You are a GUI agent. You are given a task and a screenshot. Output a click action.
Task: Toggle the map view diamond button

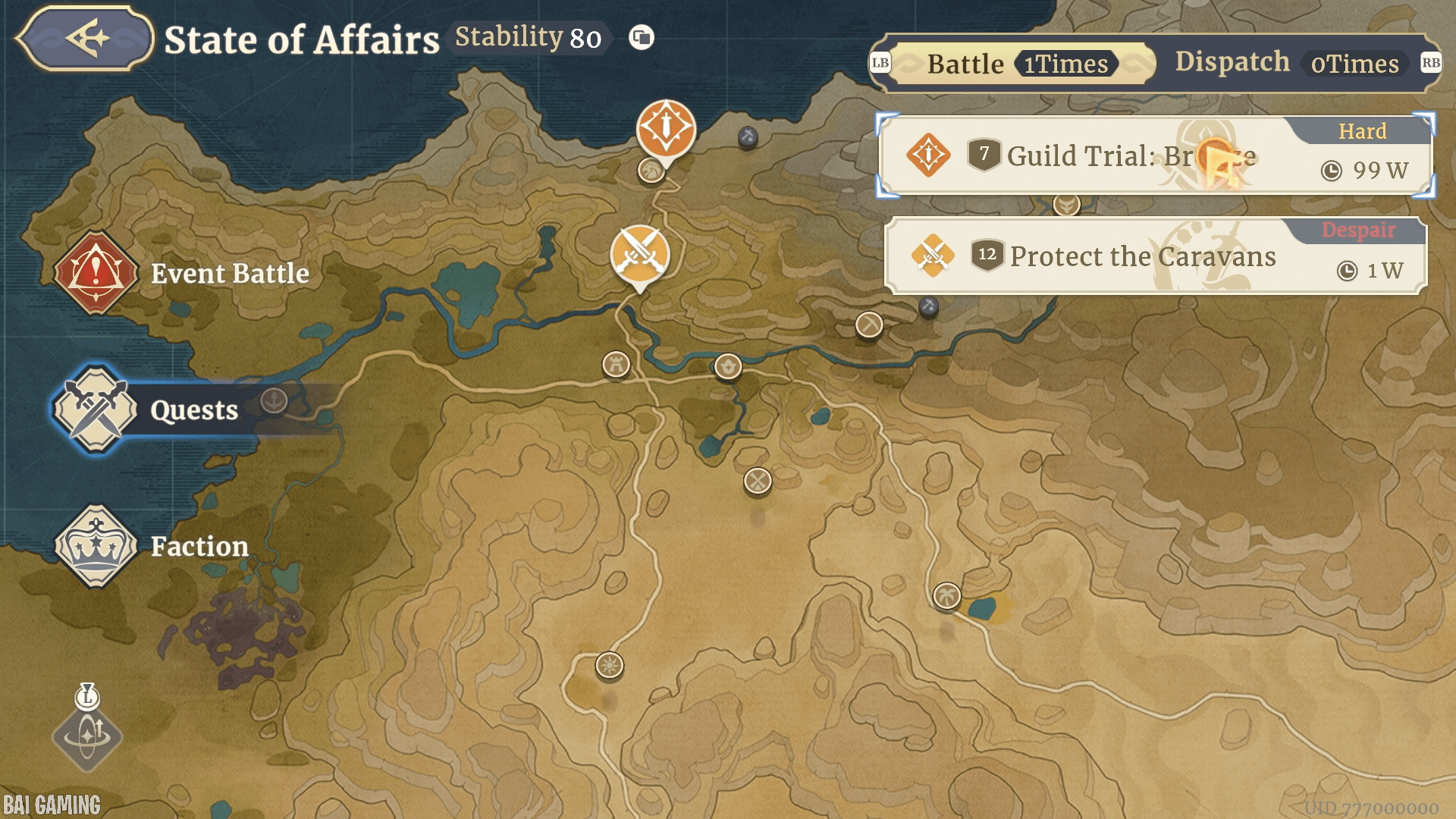[x=87, y=736]
